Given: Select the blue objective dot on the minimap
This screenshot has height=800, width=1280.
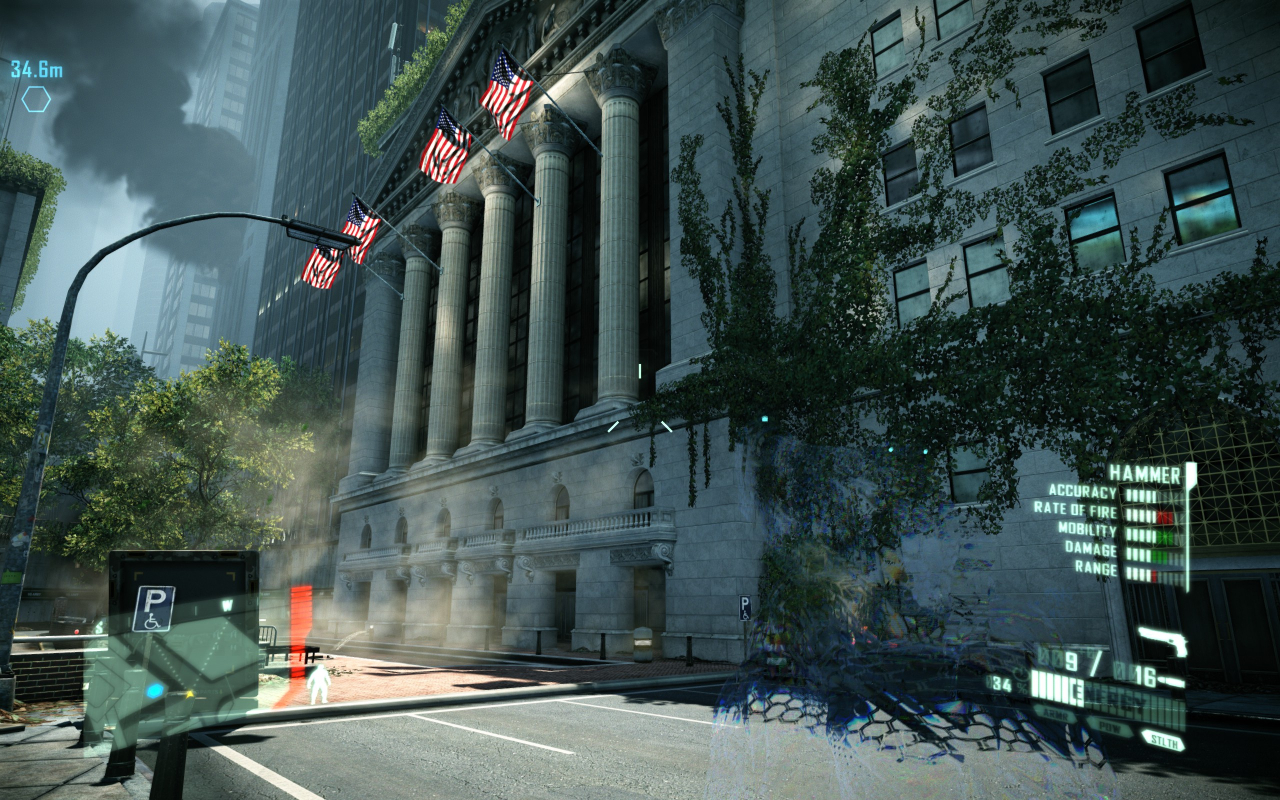Looking at the screenshot, I should [155, 690].
